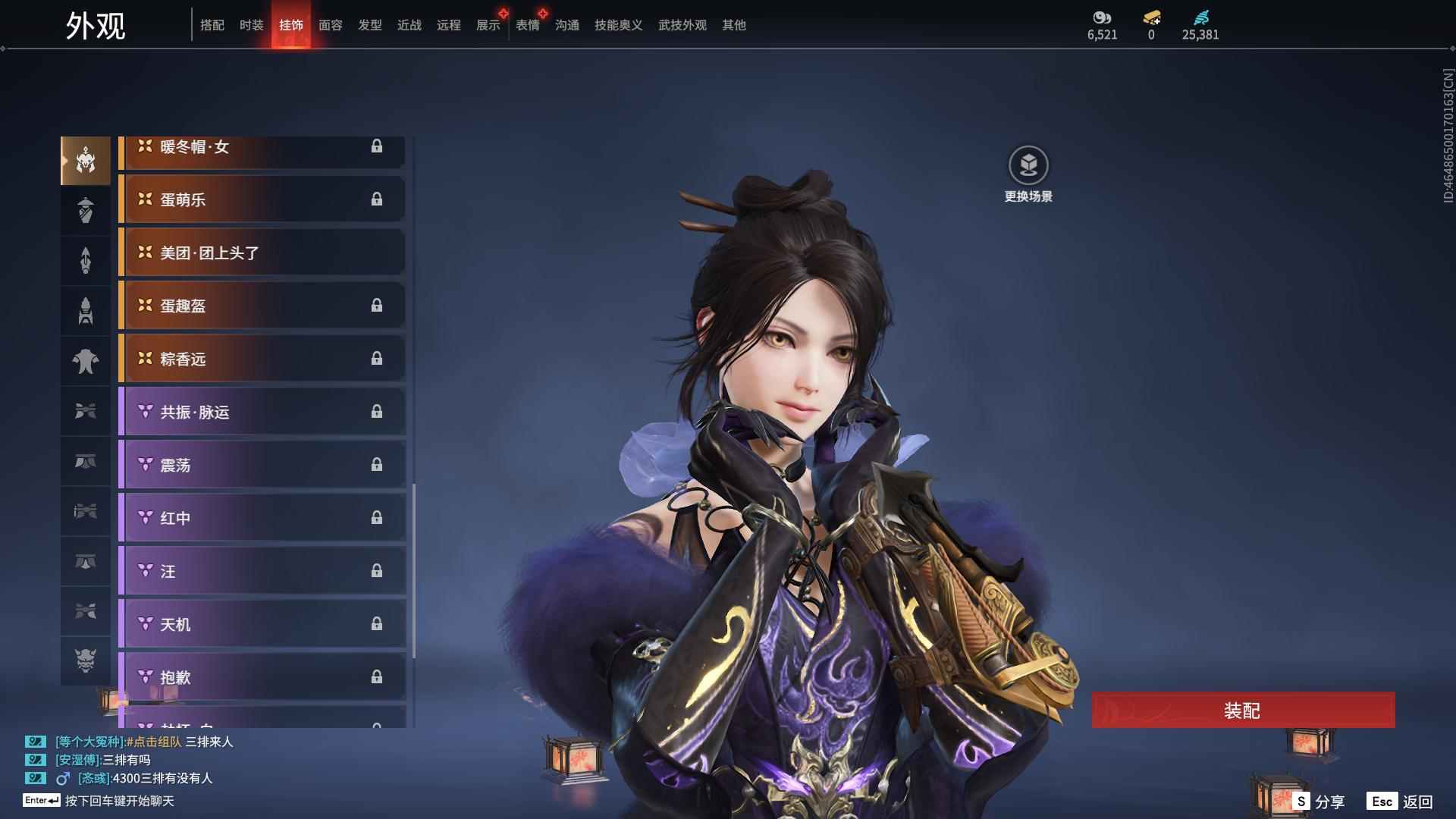Select the 面容 face tab

point(331,25)
